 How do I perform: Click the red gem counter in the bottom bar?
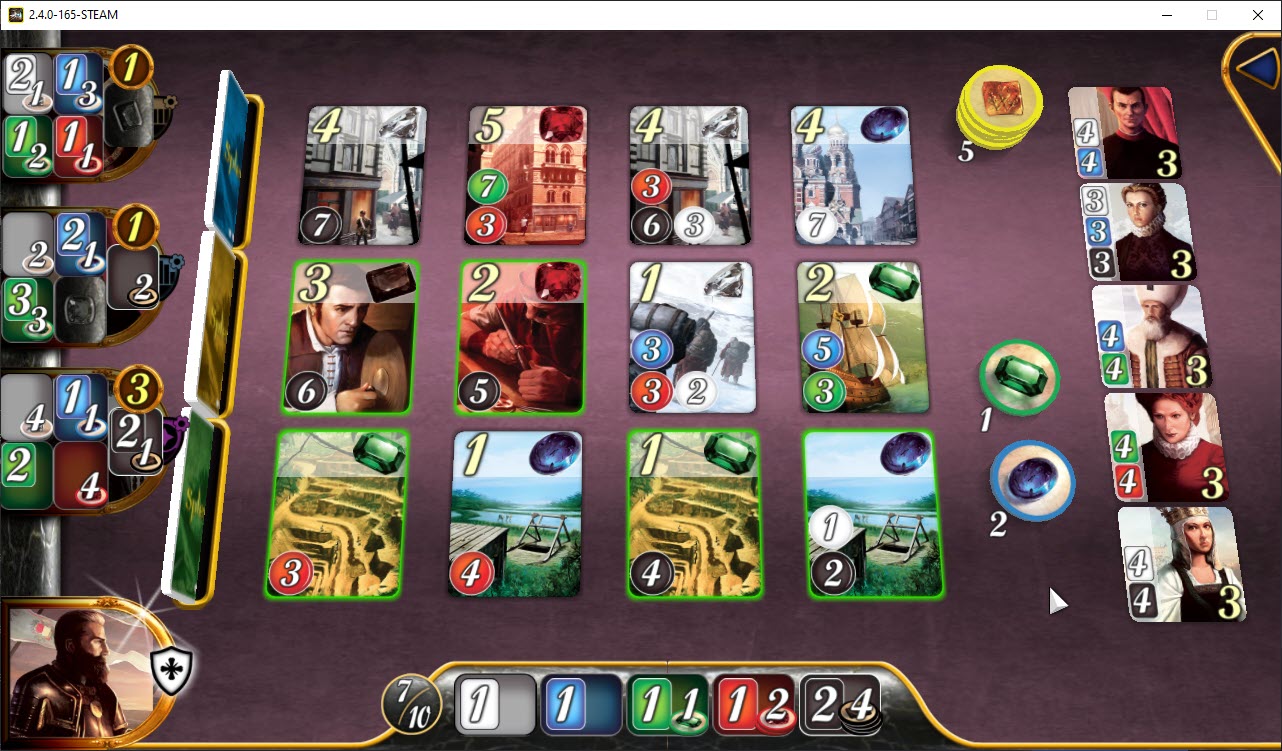tap(752, 705)
